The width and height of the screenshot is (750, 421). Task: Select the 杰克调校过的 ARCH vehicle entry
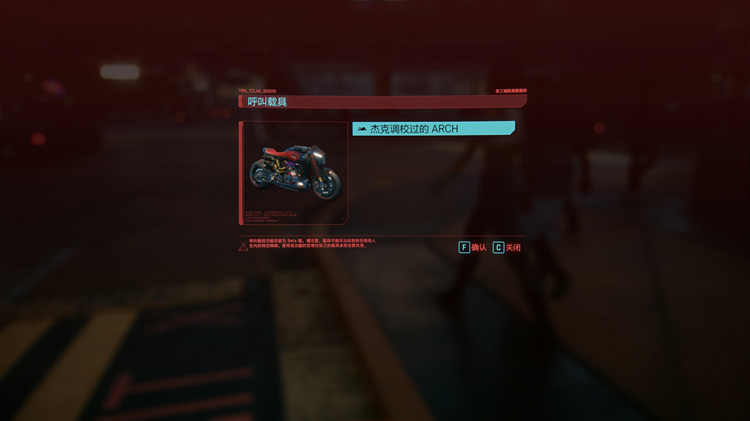click(x=433, y=129)
